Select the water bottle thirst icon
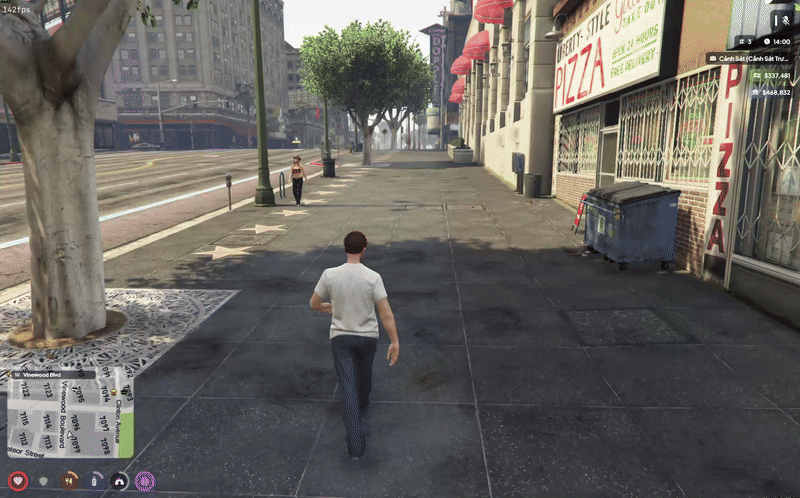 [95, 481]
